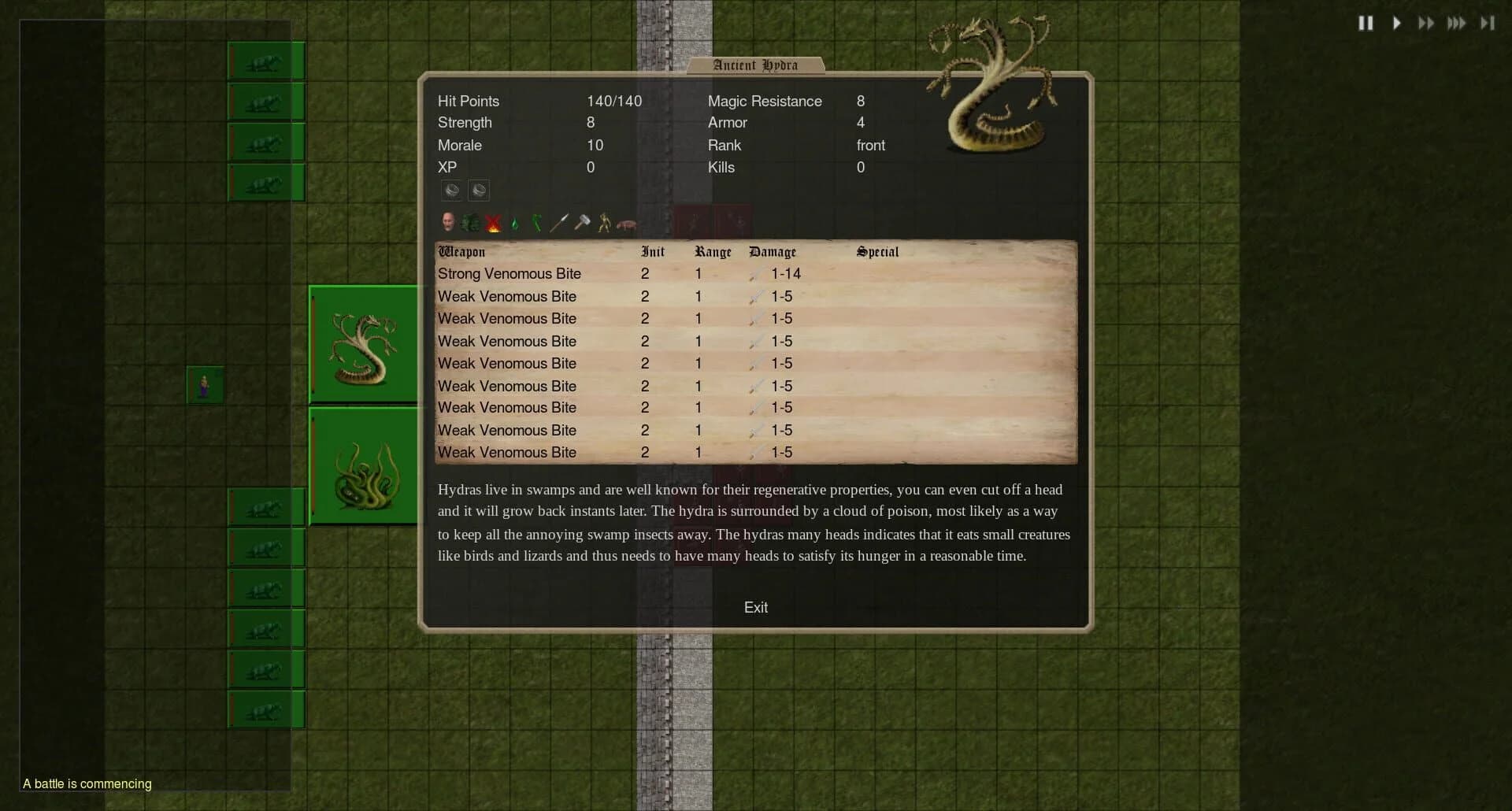Select the Strong Venomous Bite weapon row

(x=510, y=274)
